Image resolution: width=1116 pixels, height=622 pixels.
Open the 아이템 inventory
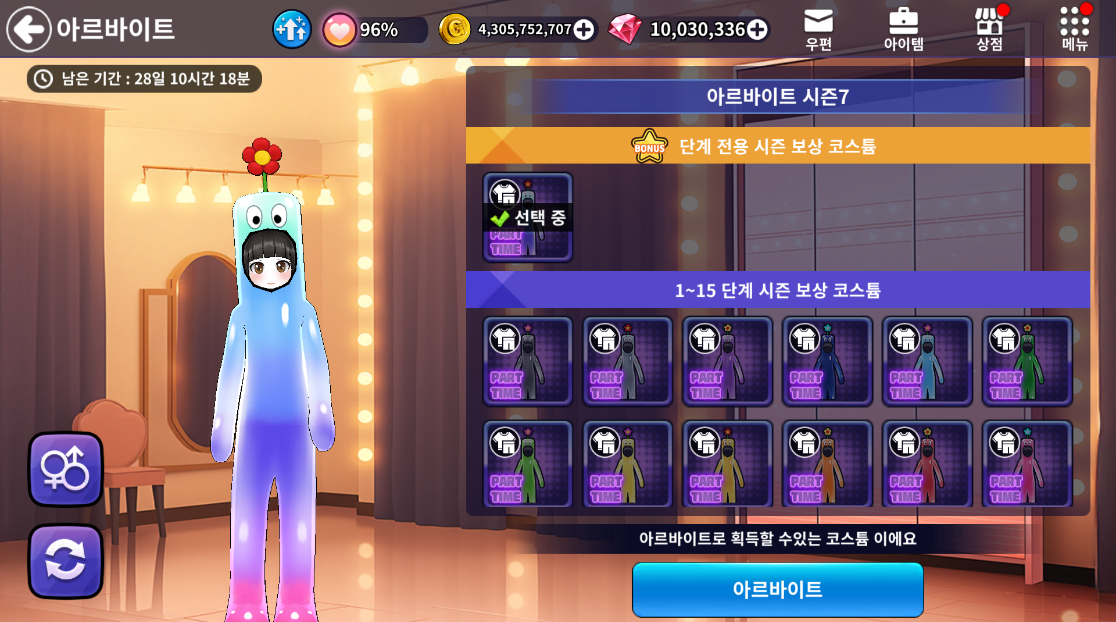pyautogui.click(x=903, y=28)
